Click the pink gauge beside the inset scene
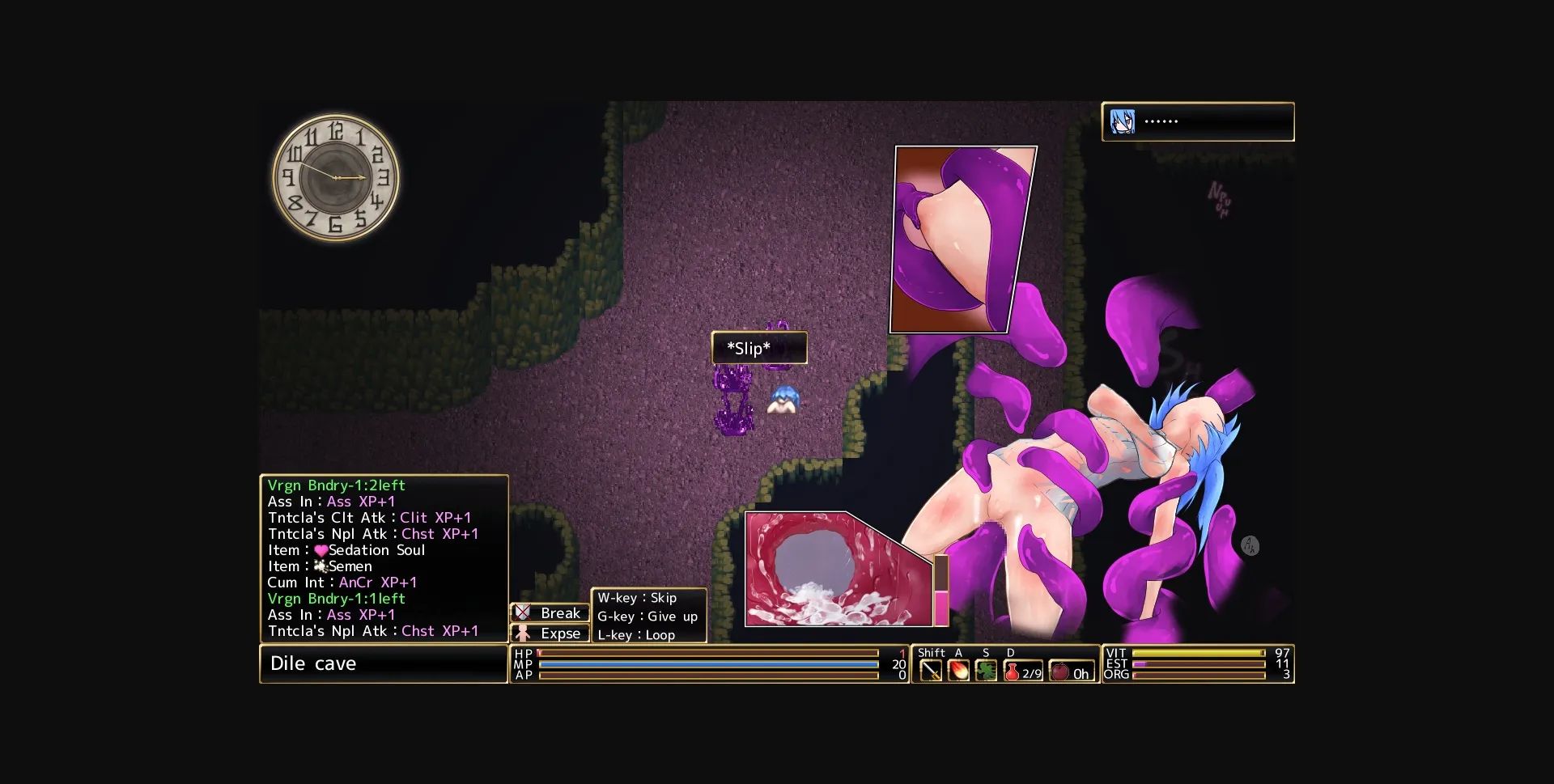Viewport: 1554px width, 784px height. pos(942,591)
